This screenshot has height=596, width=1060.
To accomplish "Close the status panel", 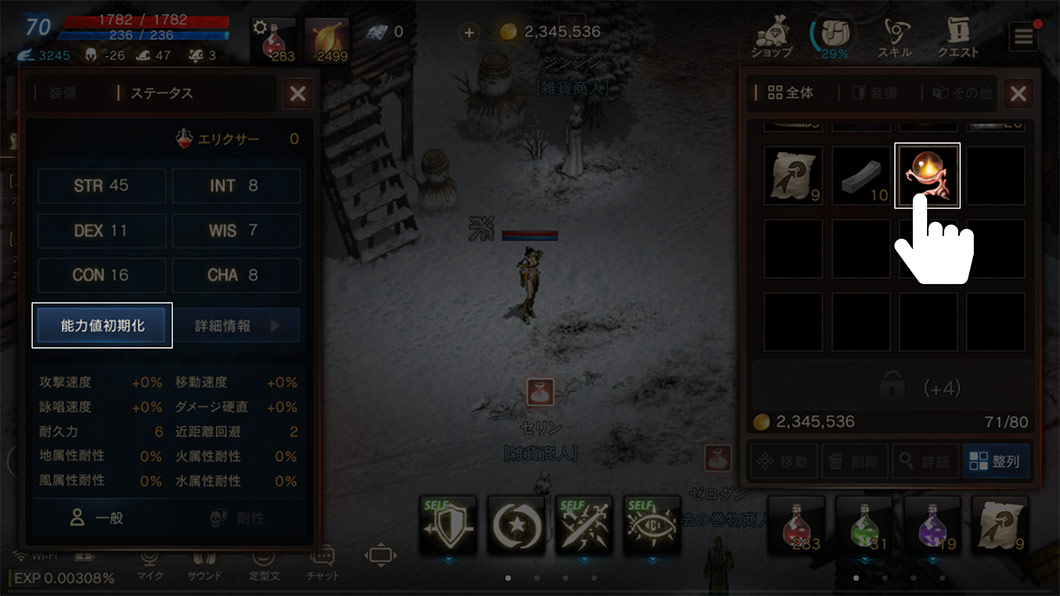I will [297, 94].
